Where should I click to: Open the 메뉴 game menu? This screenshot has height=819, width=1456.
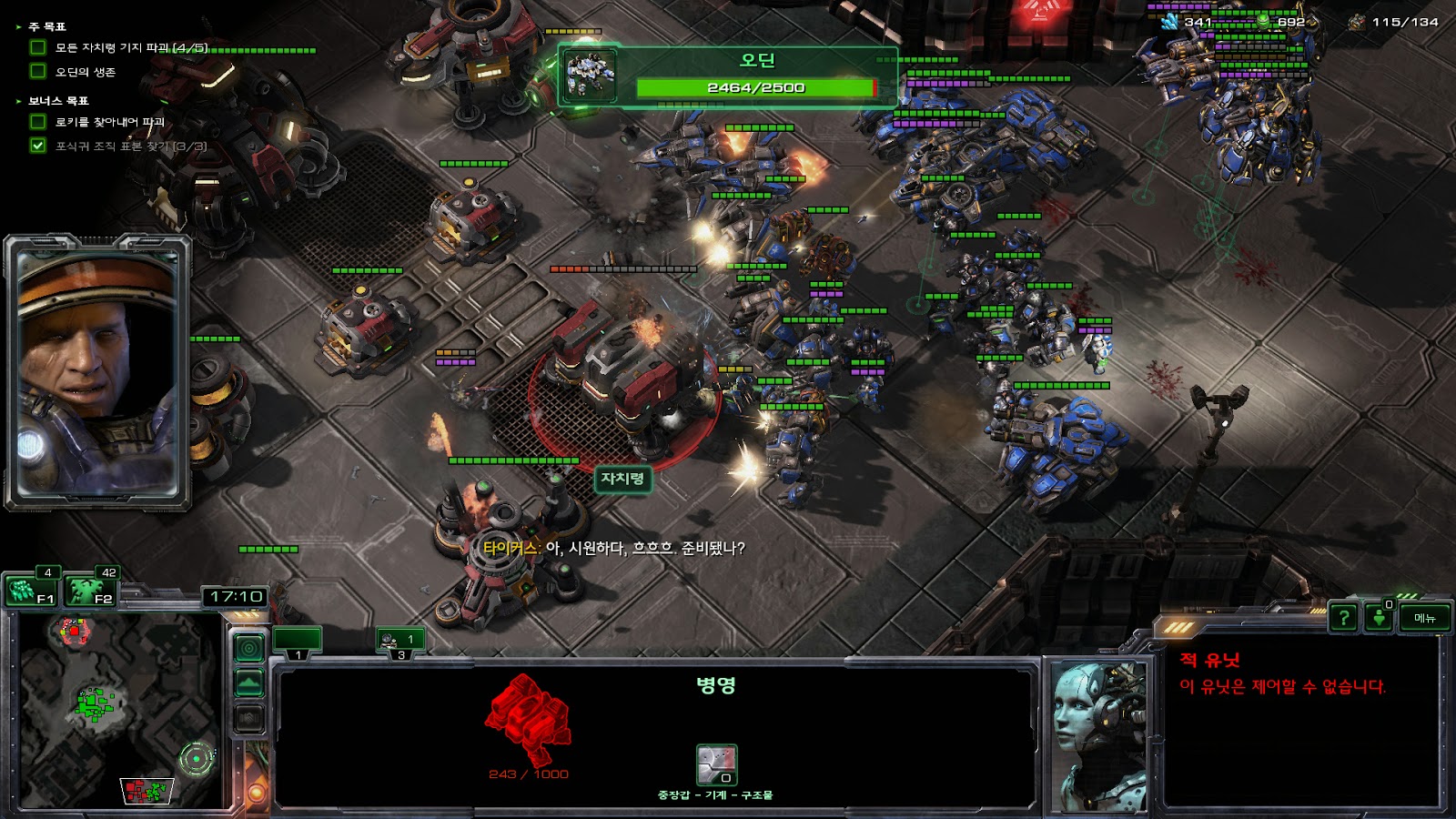coord(1425,618)
